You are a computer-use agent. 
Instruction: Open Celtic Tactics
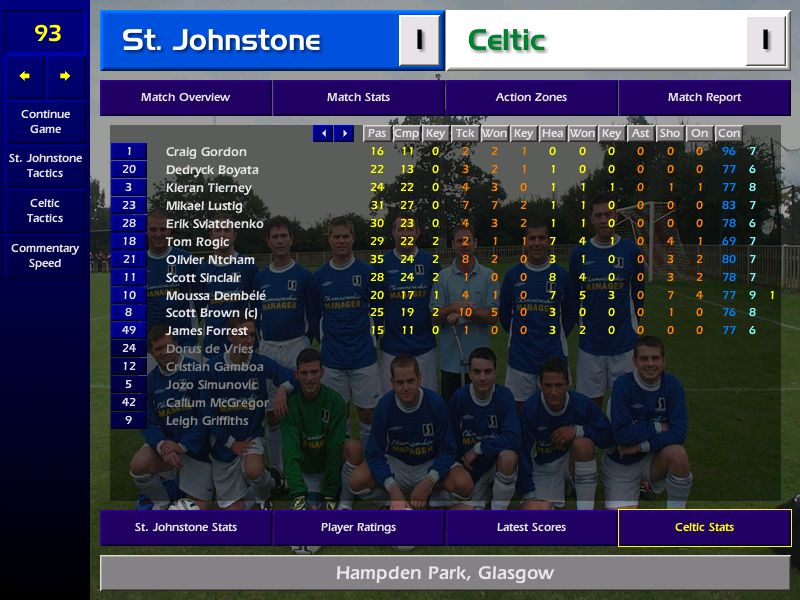coord(45,211)
